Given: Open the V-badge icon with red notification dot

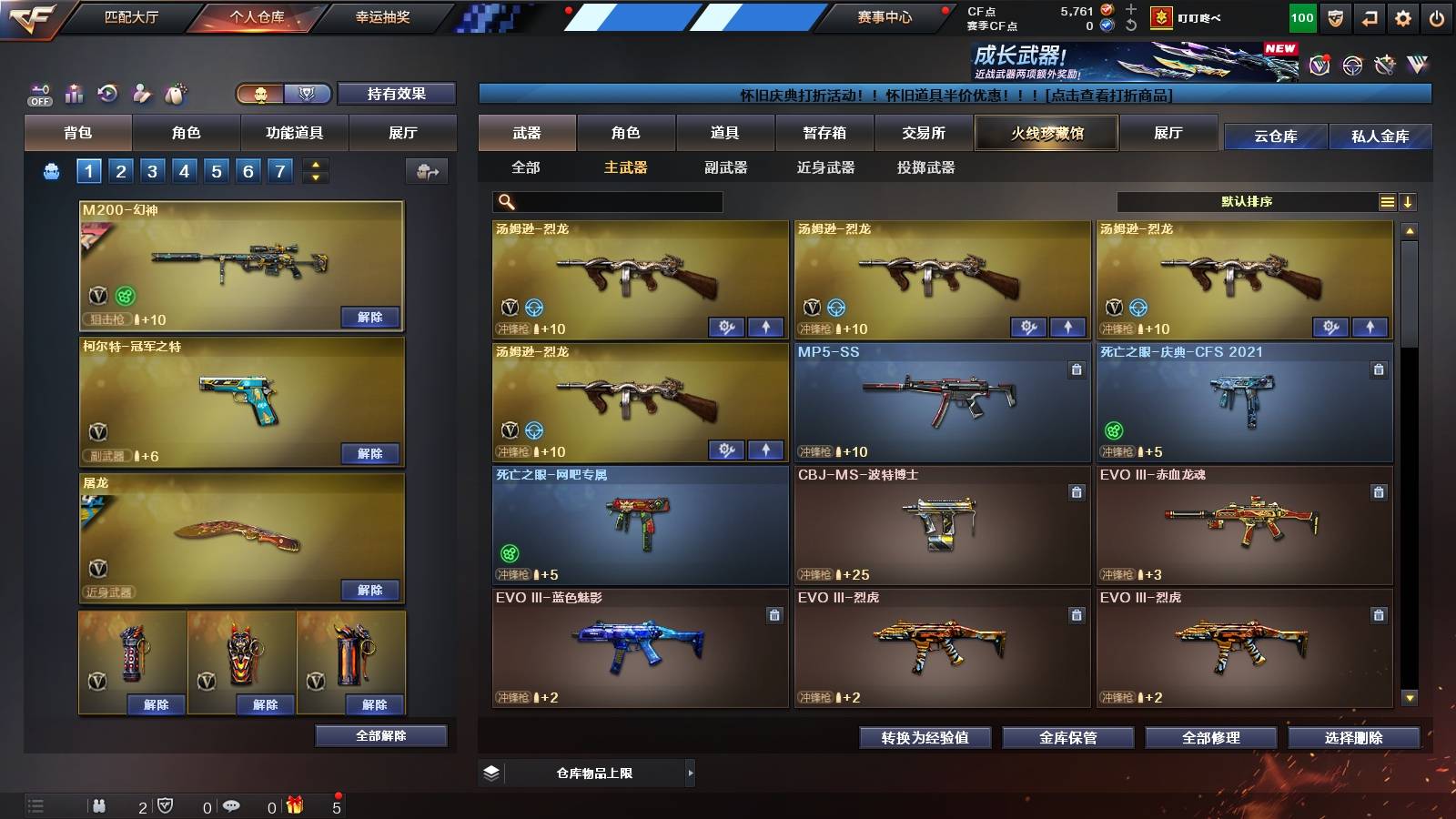Looking at the screenshot, I should [x=1319, y=64].
